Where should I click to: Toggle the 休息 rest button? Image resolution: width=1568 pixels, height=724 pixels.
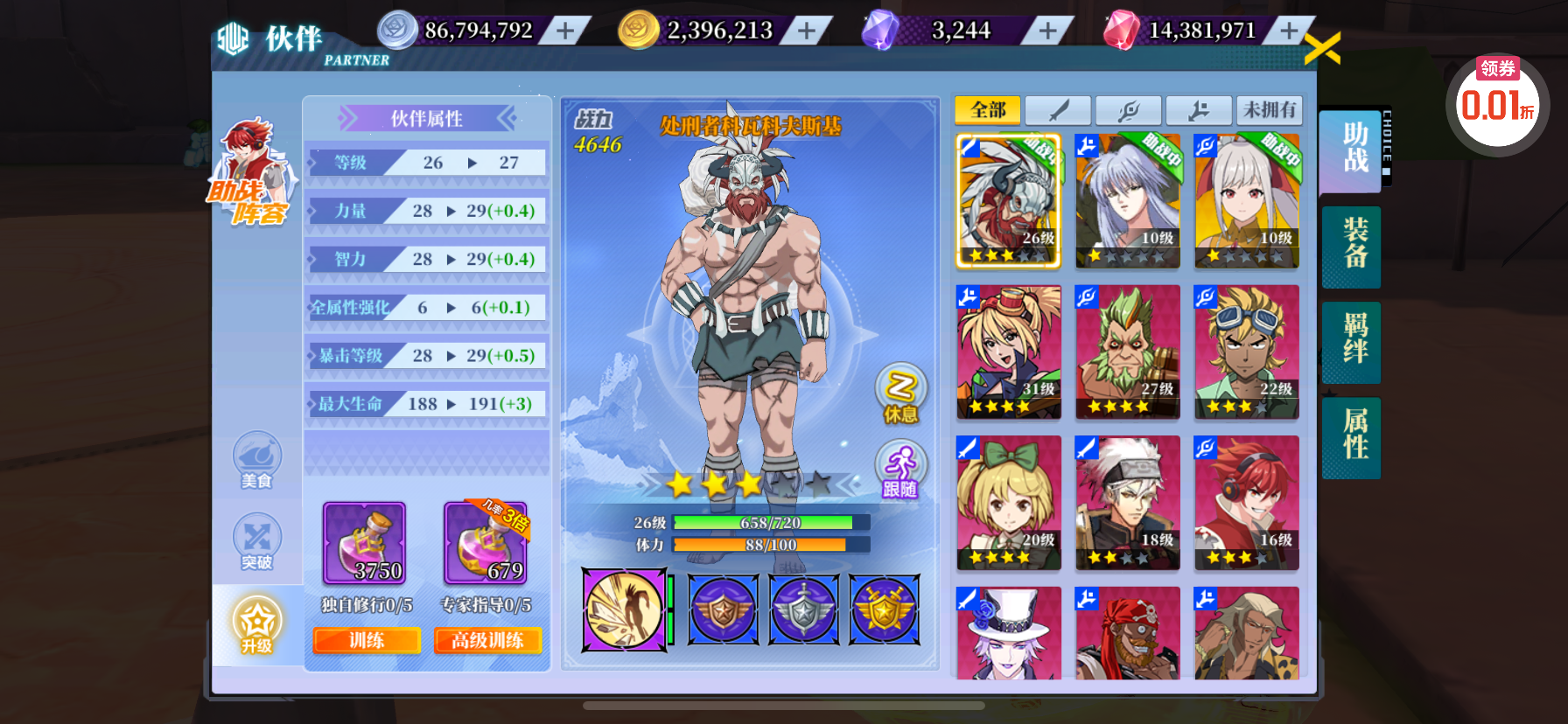[900, 393]
